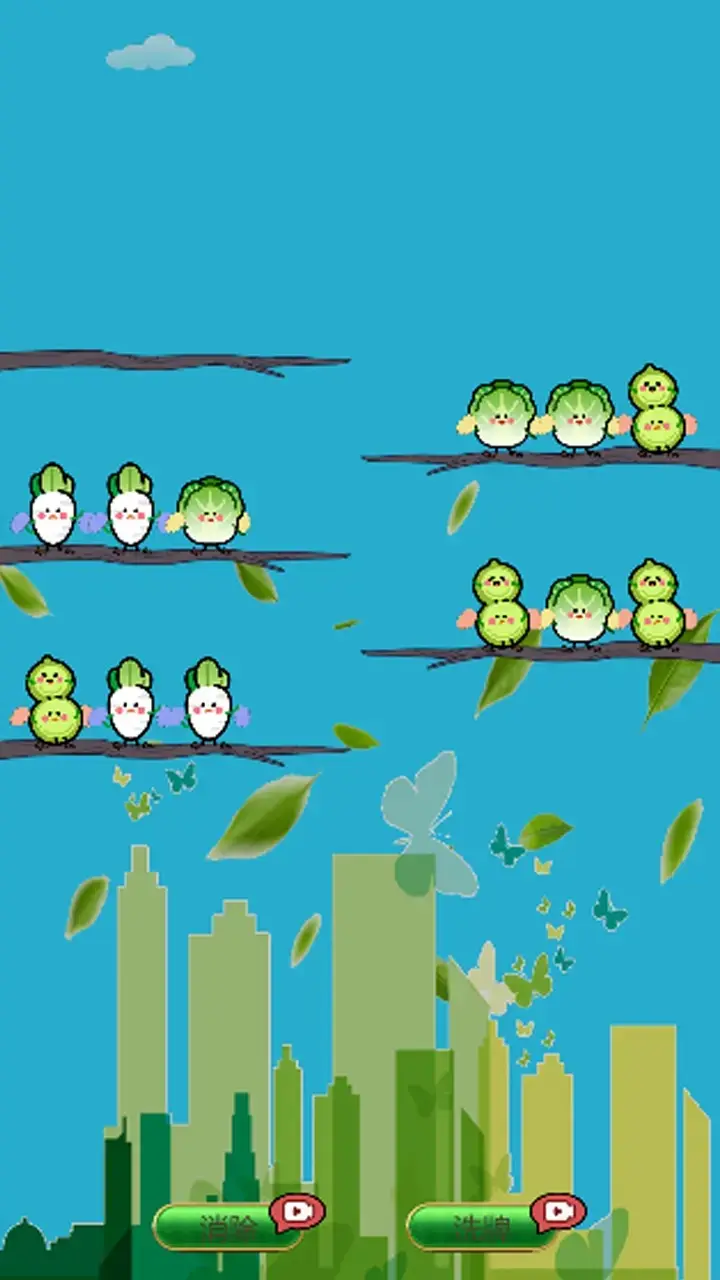Choose the cabbage between two green sprouts
720x1280 pixels.
pyautogui.click(x=580, y=610)
